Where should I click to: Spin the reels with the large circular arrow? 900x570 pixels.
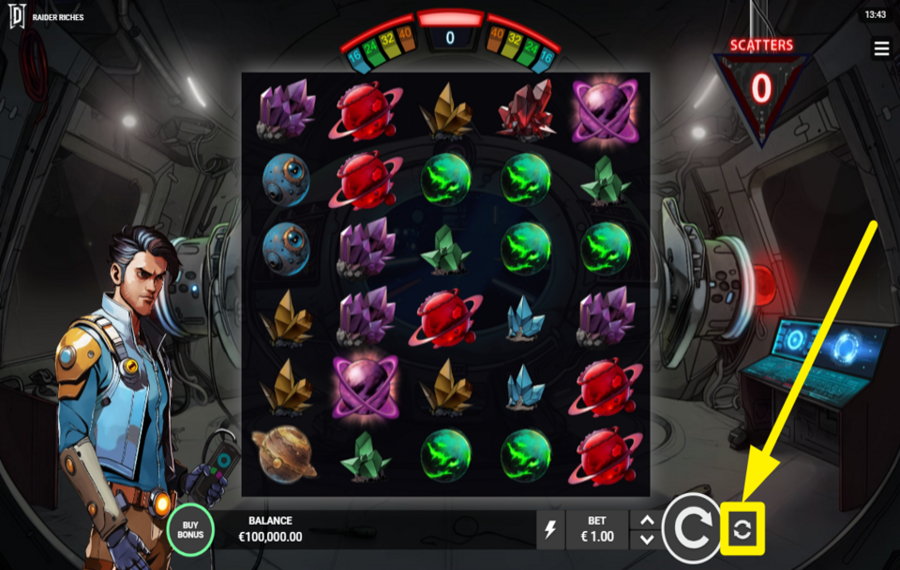tap(691, 529)
